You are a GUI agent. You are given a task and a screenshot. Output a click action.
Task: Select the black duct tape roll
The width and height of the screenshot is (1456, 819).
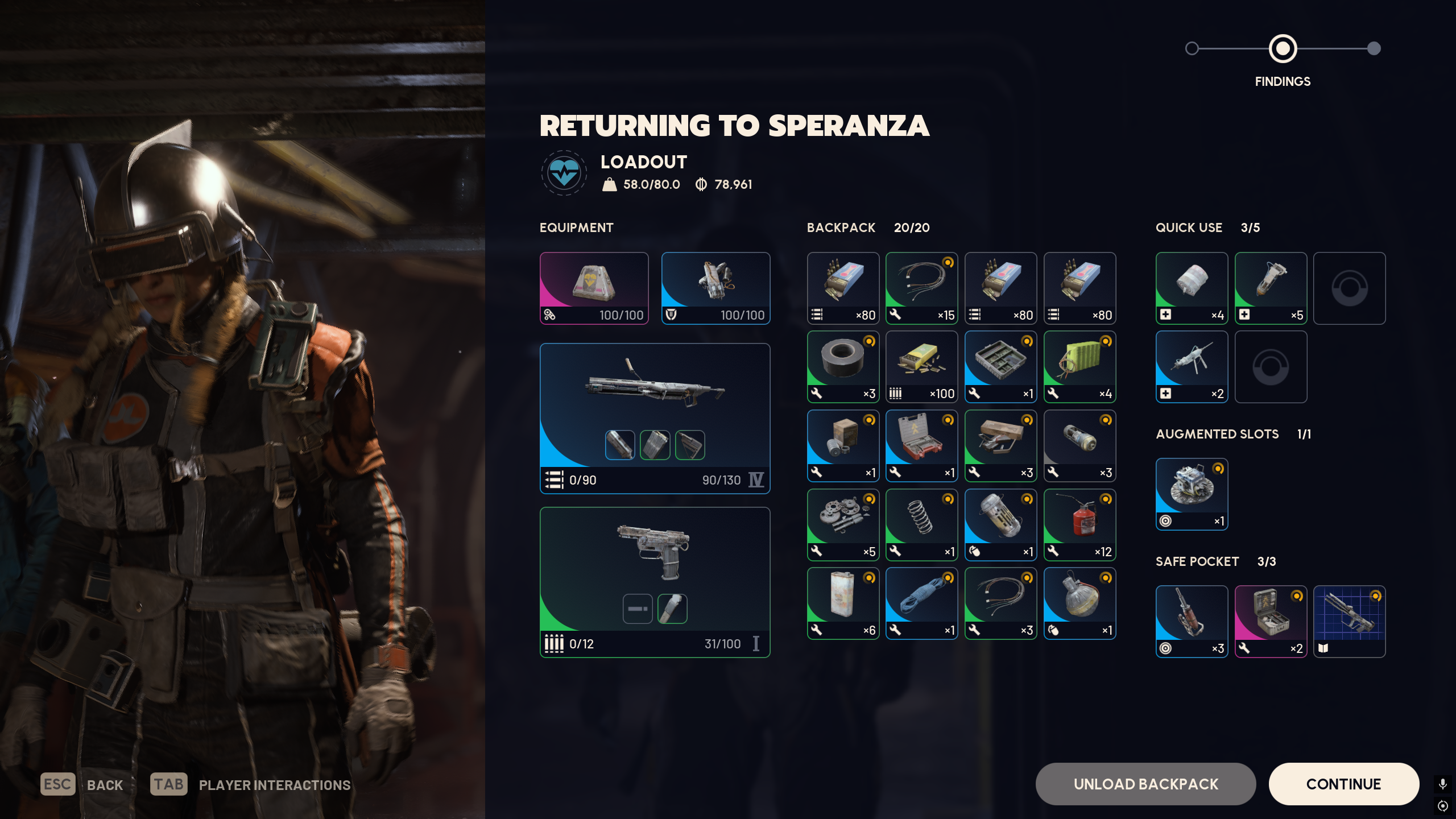pos(843,367)
